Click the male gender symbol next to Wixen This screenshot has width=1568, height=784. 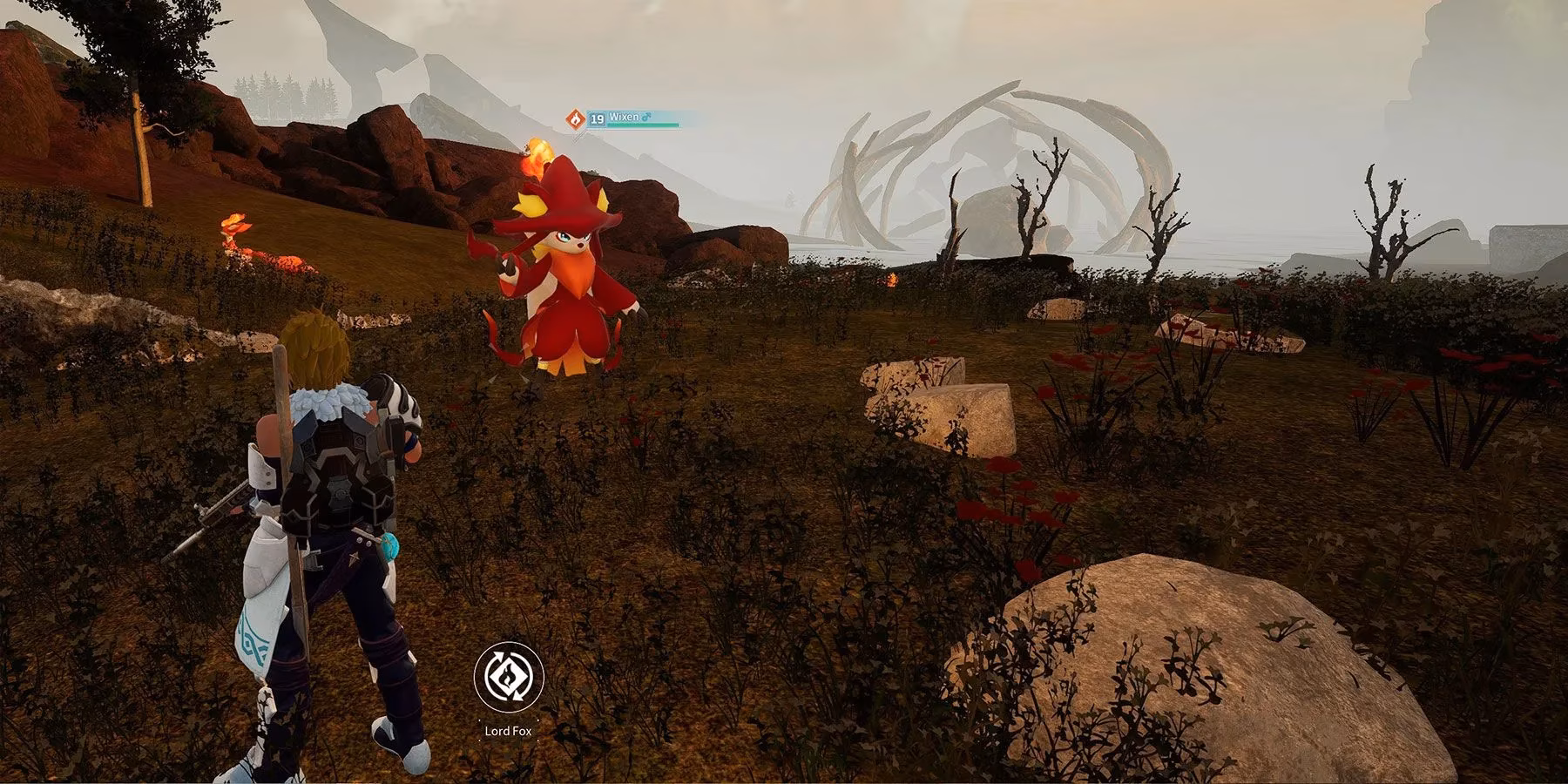[647, 118]
